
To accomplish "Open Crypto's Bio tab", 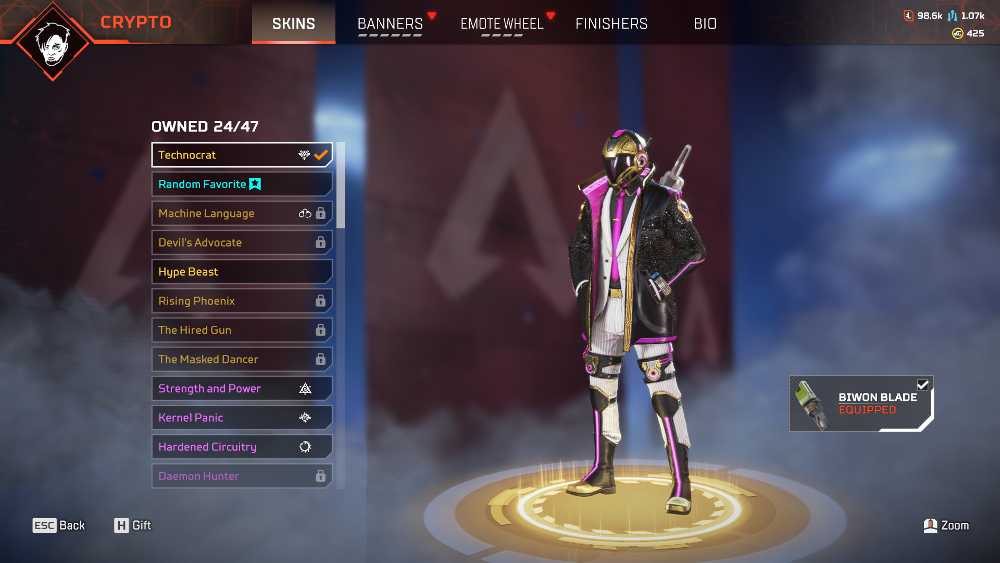I will [705, 24].
